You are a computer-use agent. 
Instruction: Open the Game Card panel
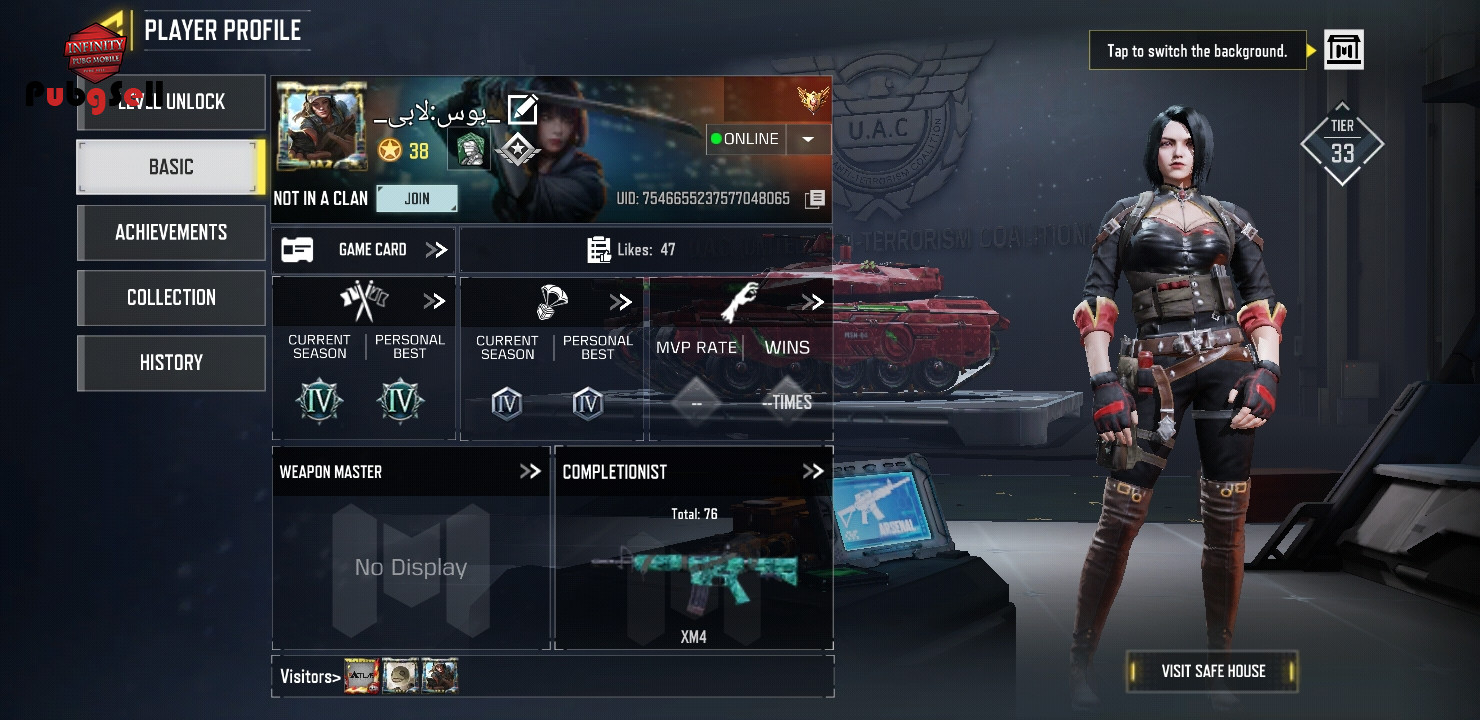tap(364, 250)
